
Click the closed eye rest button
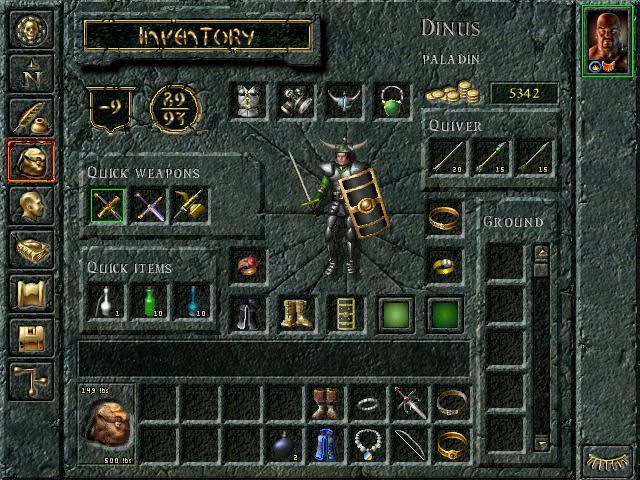pos(609,460)
